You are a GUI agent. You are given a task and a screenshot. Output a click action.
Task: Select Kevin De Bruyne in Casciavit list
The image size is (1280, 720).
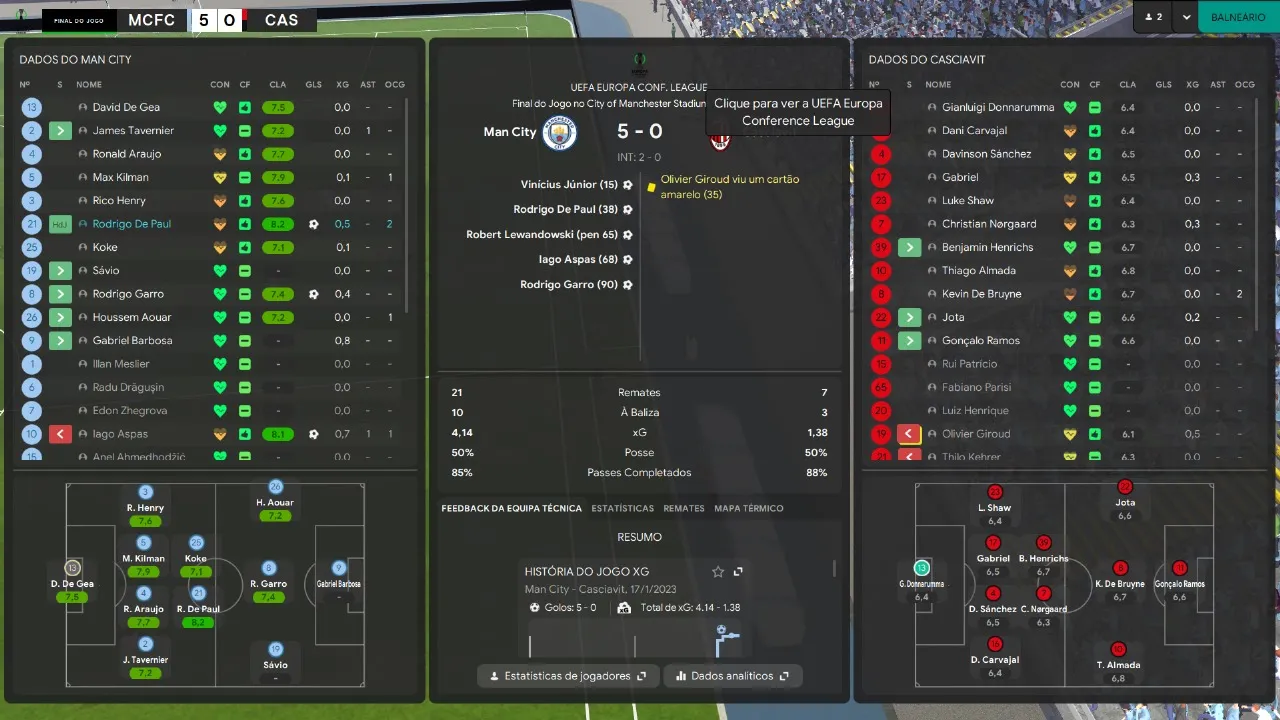point(981,294)
